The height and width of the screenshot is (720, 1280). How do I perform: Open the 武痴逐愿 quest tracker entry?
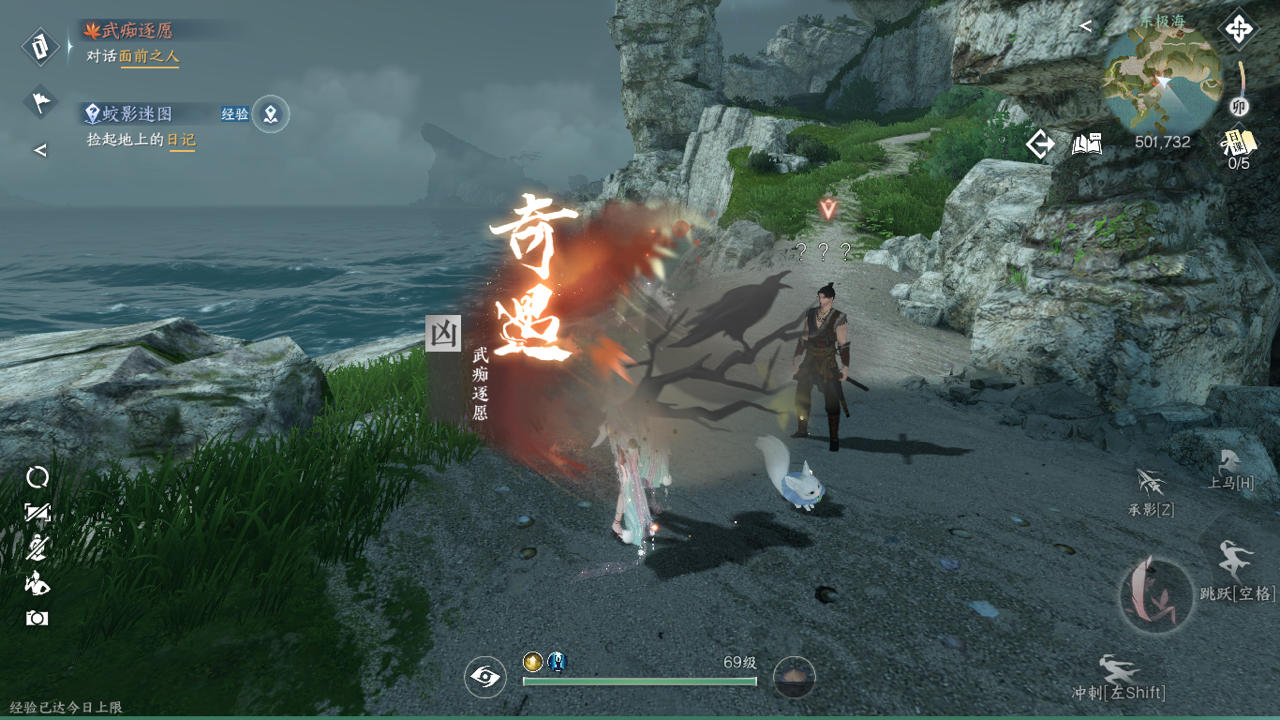[140, 31]
